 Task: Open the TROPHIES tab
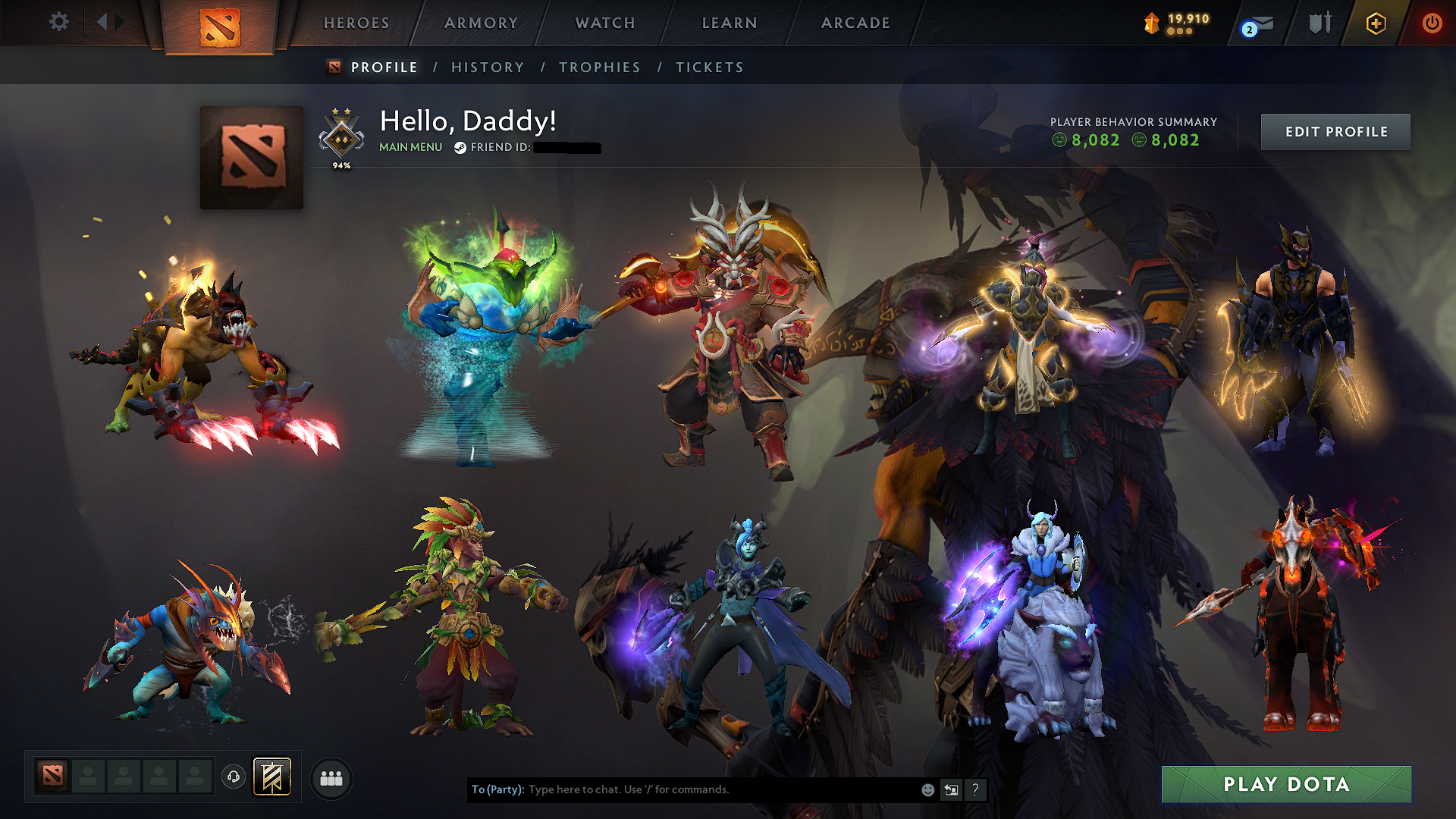[599, 67]
